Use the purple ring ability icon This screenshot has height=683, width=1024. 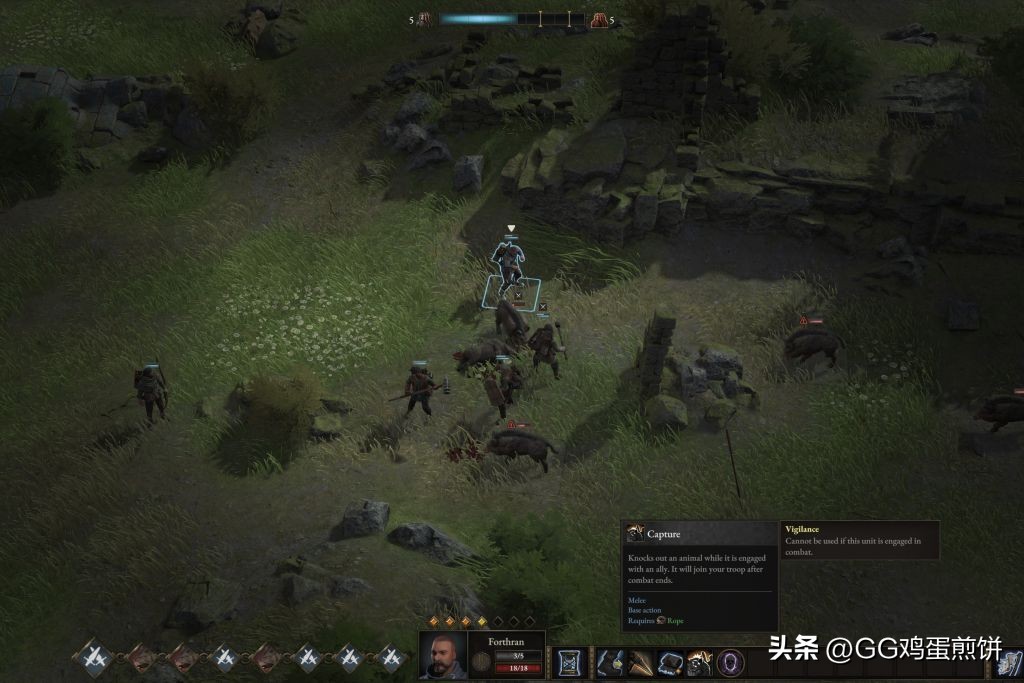pyautogui.click(x=731, y=662)
